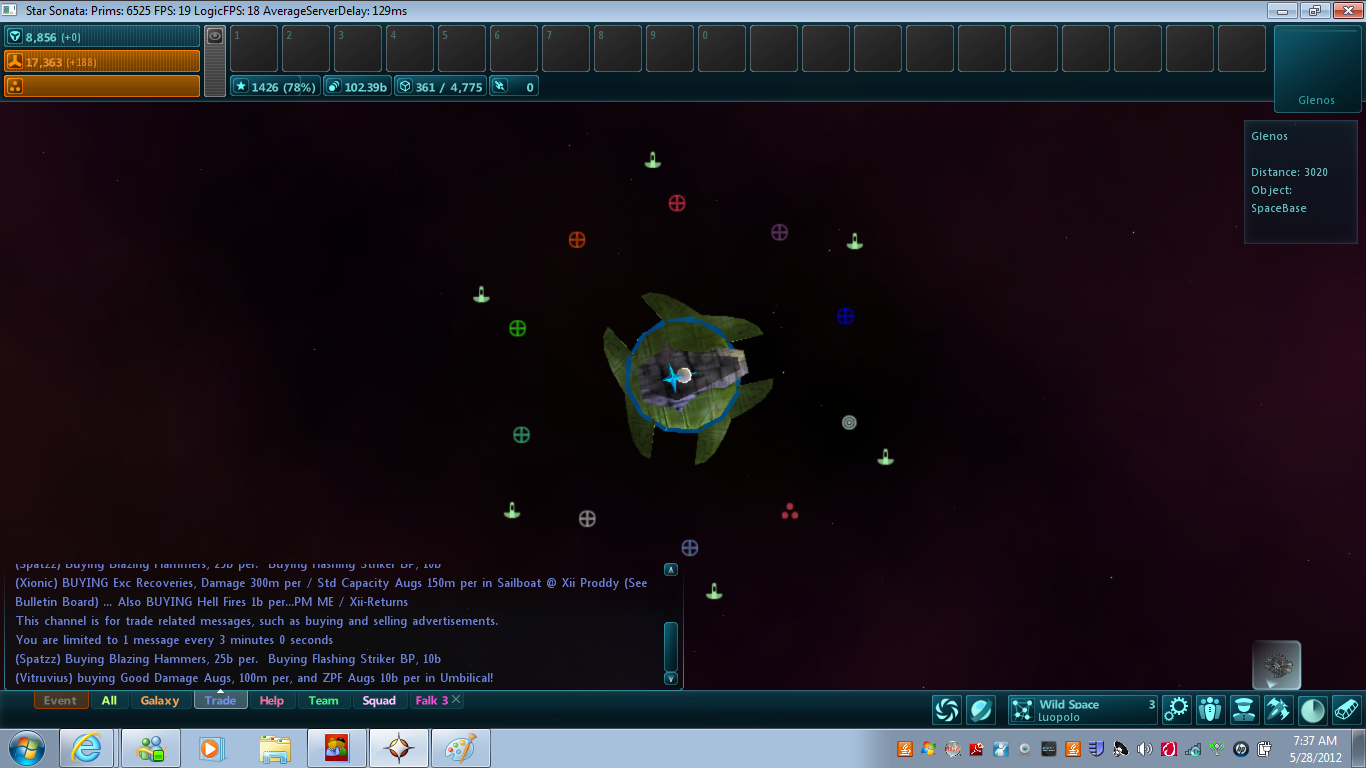Screen dimensions: 1366x768
Task: Switch to the Event chat tab
Action: (x=60, y=700)
